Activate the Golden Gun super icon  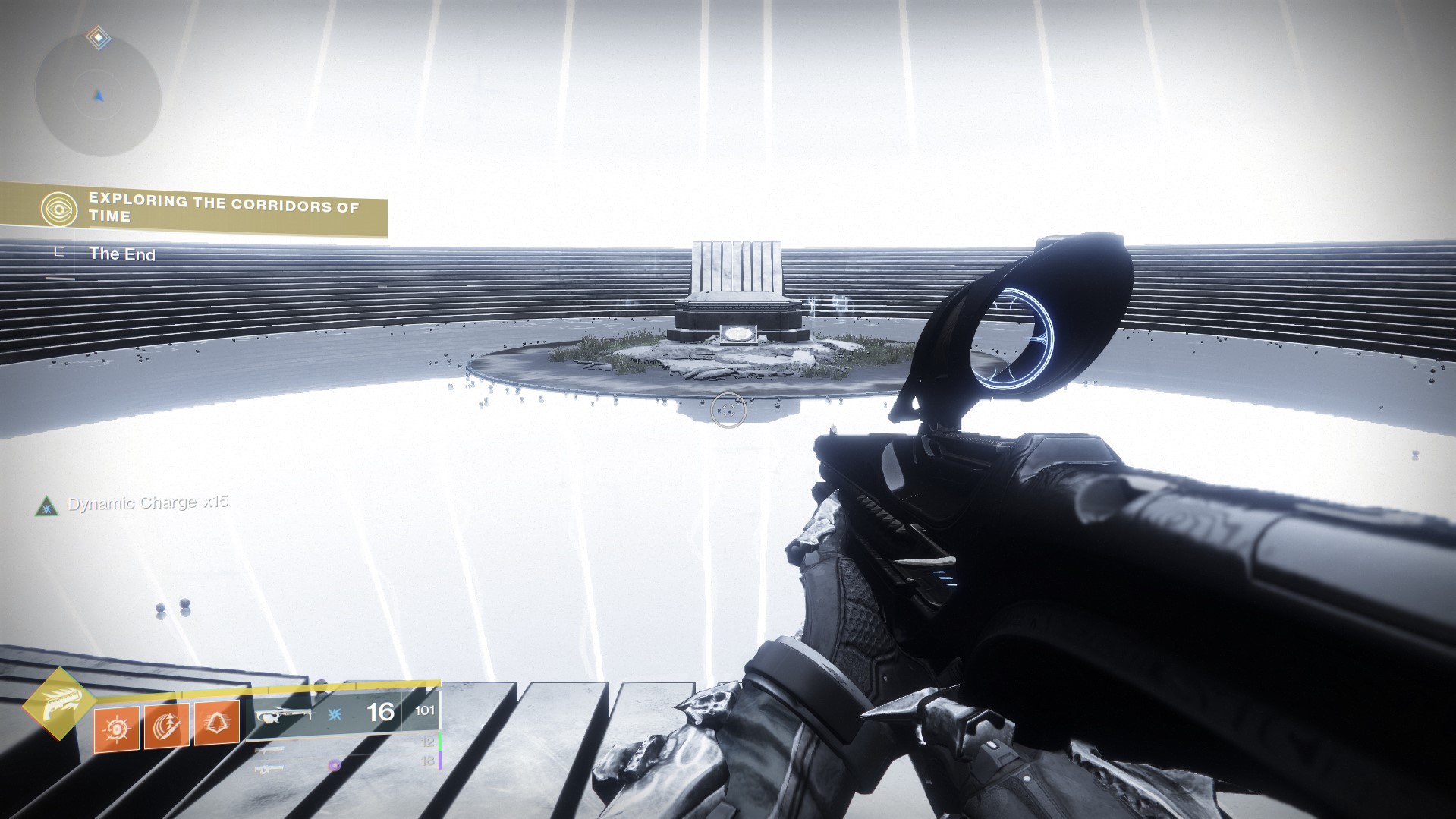(58, 704)
